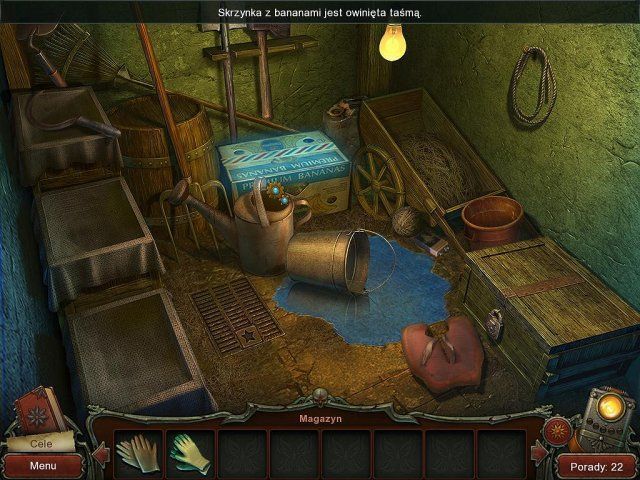640x480 pixels.
Task: Open the Menu button
Action: pos(42,465)
